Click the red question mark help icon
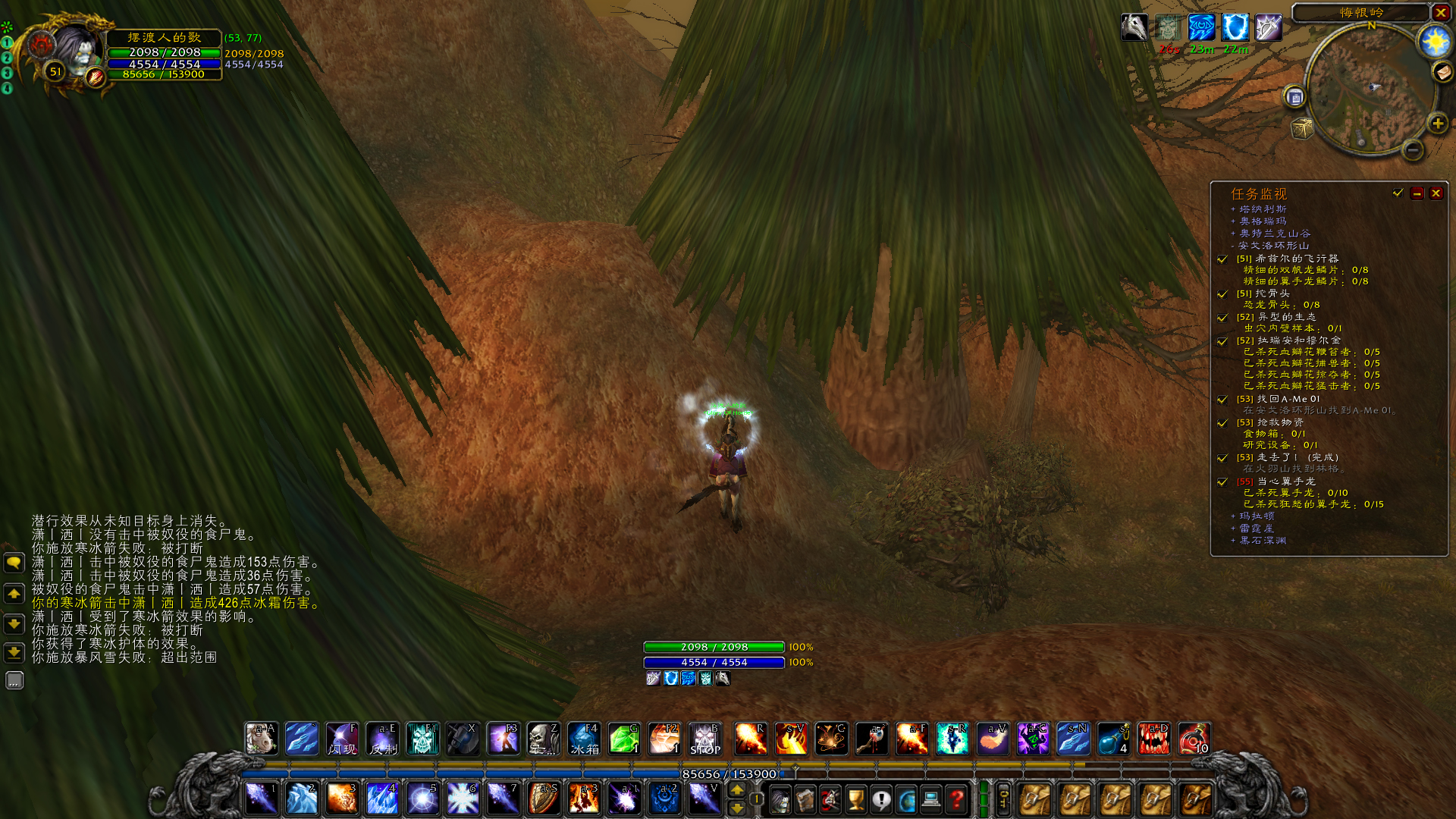 [958, 800]
